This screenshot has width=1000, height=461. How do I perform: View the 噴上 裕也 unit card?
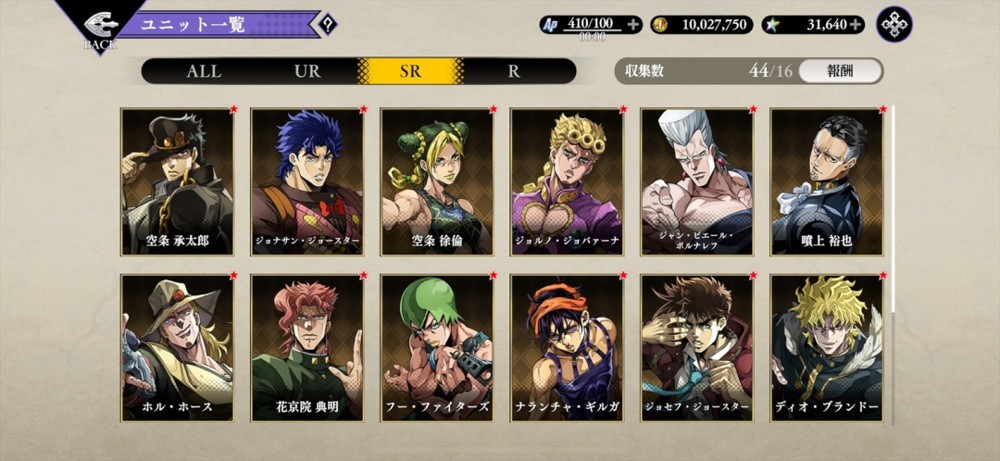[x=827, y=182]
